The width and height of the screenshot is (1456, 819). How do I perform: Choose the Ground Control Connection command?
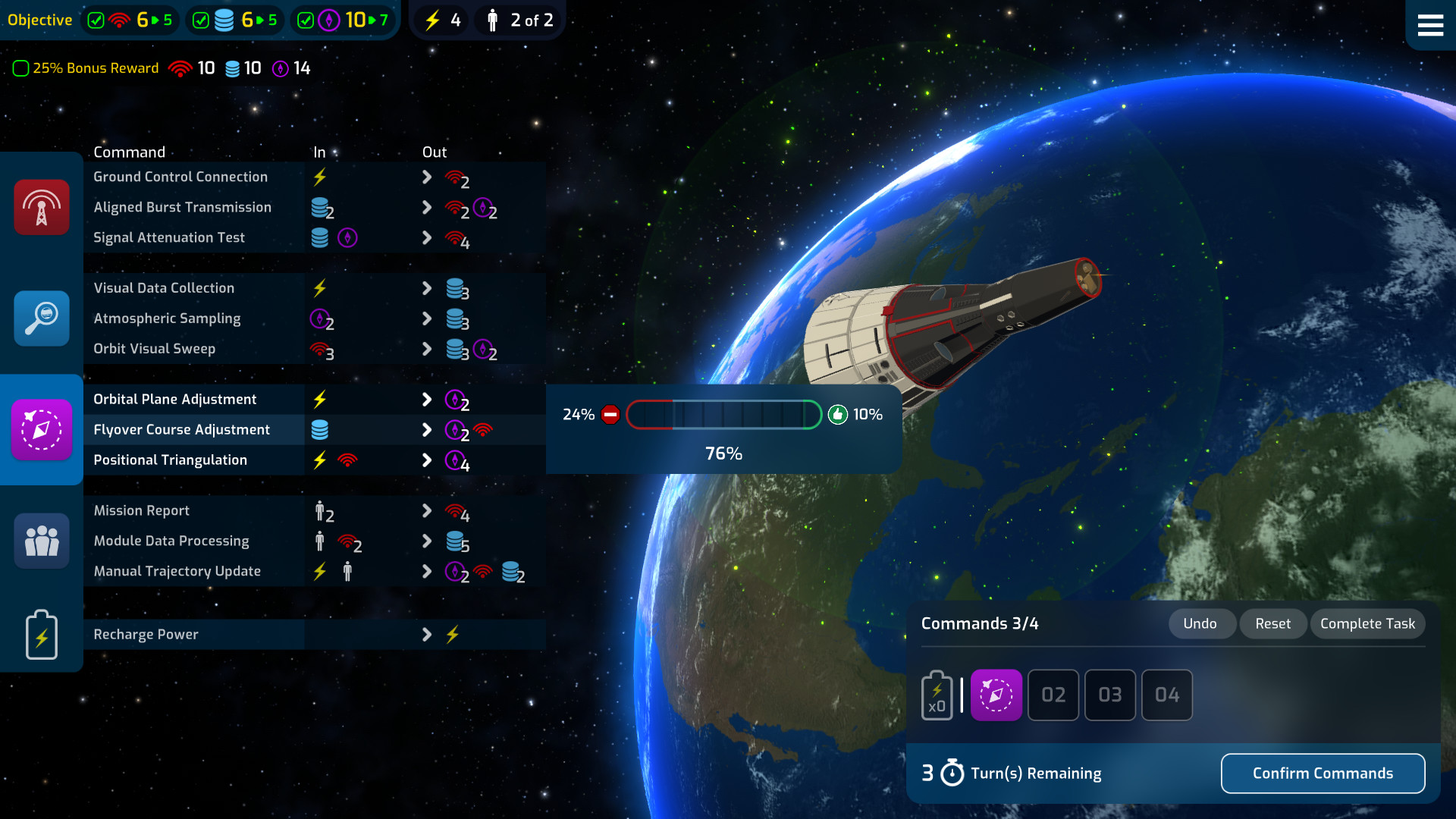(x=180, y=177)
